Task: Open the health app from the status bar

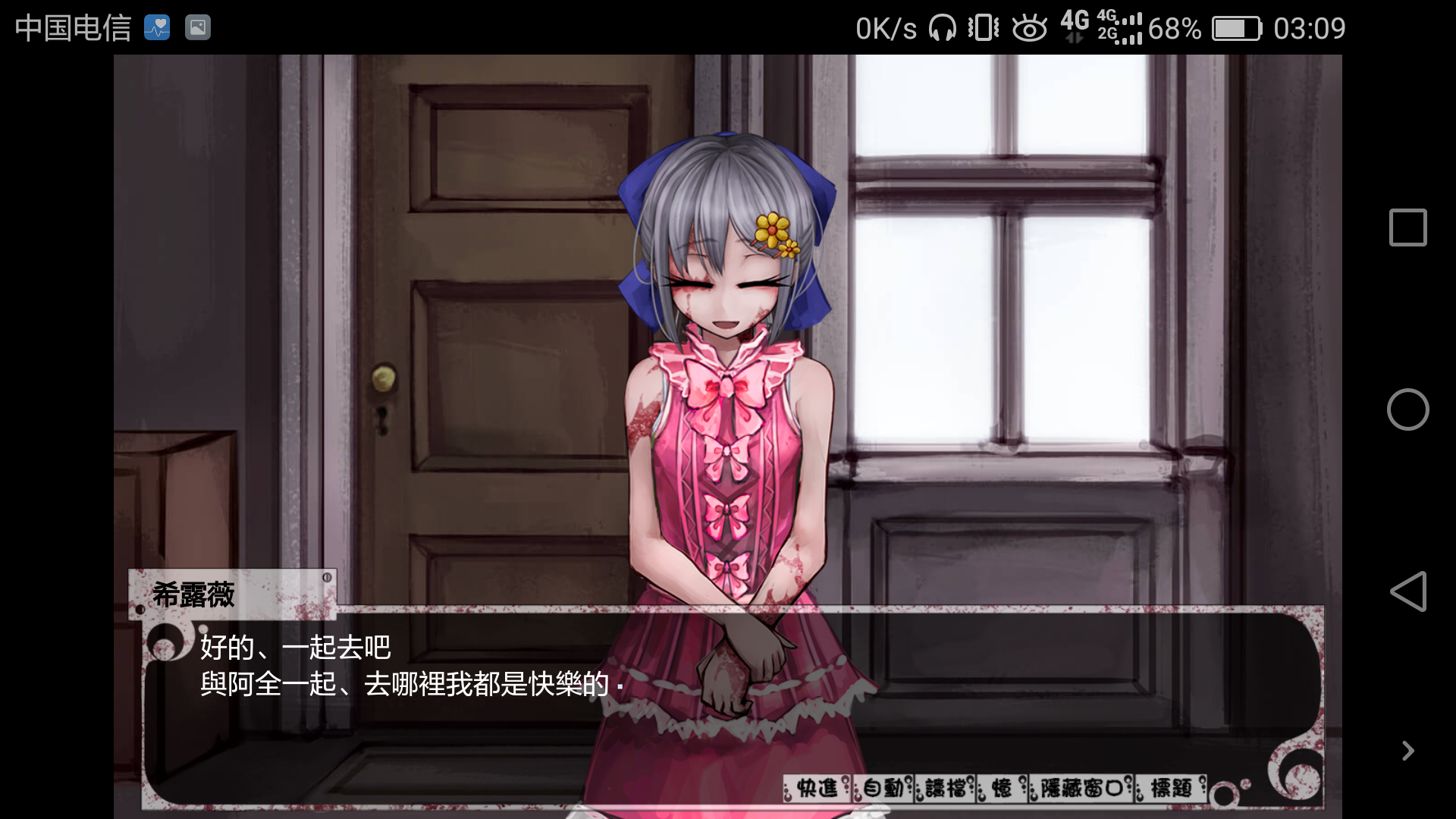Action: (157, 27)
